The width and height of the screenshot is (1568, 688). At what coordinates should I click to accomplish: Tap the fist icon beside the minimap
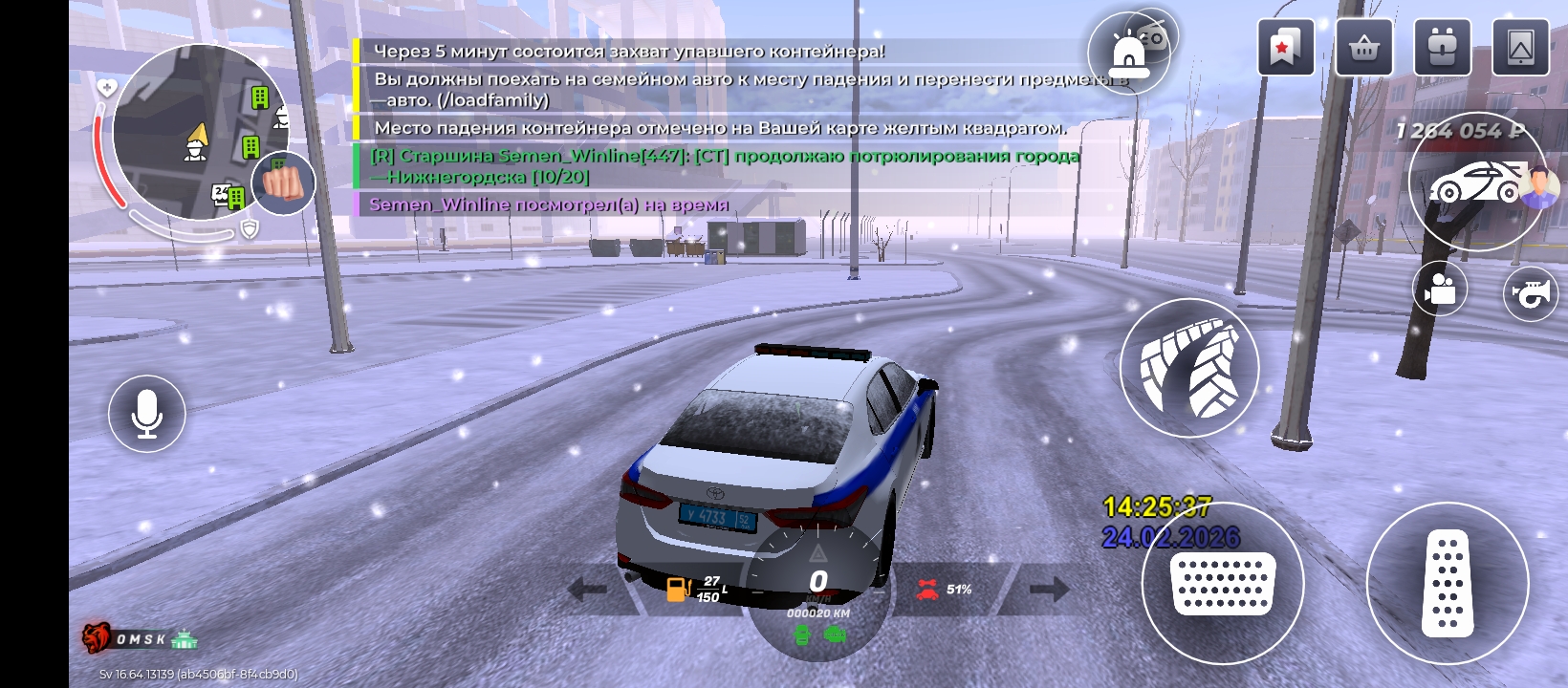click(283, 183)
